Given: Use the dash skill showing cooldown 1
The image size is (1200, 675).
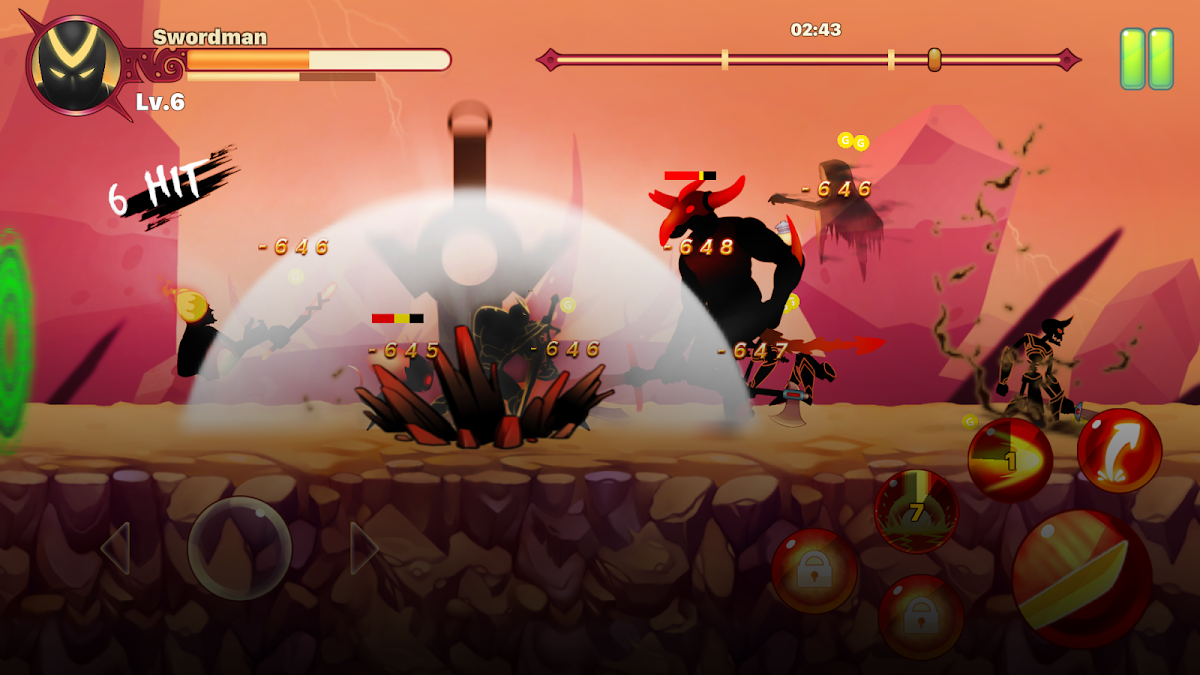Looking at the screenshot, I should [x=1010, y=461].
